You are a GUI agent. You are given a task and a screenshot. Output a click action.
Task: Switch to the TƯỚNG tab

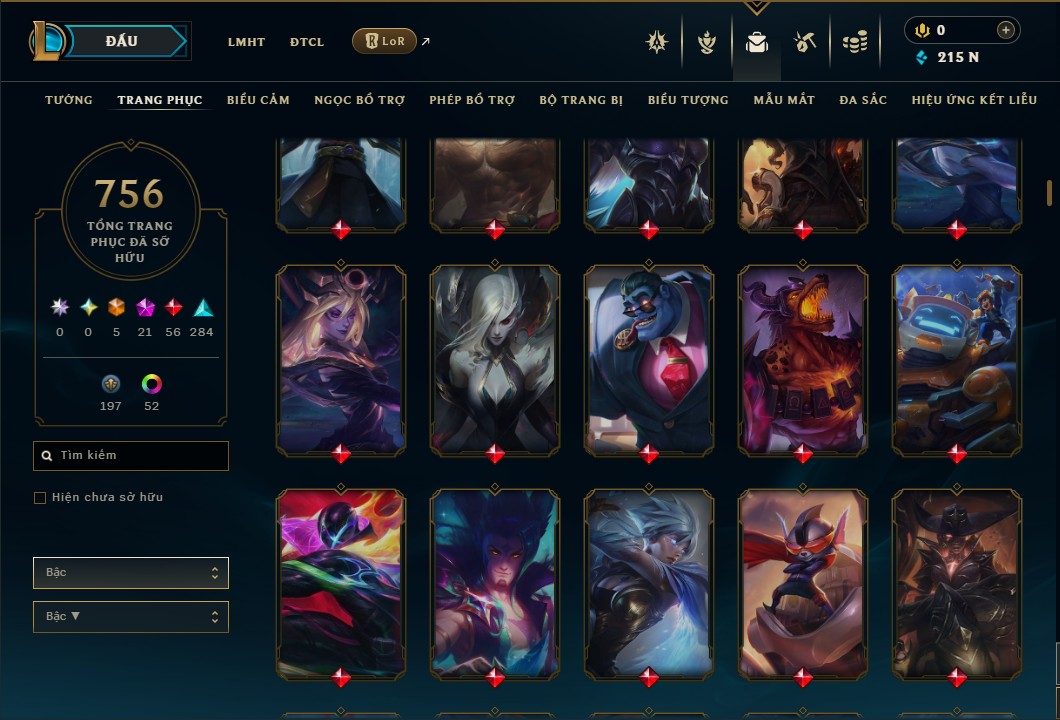(x=69, y=100)
